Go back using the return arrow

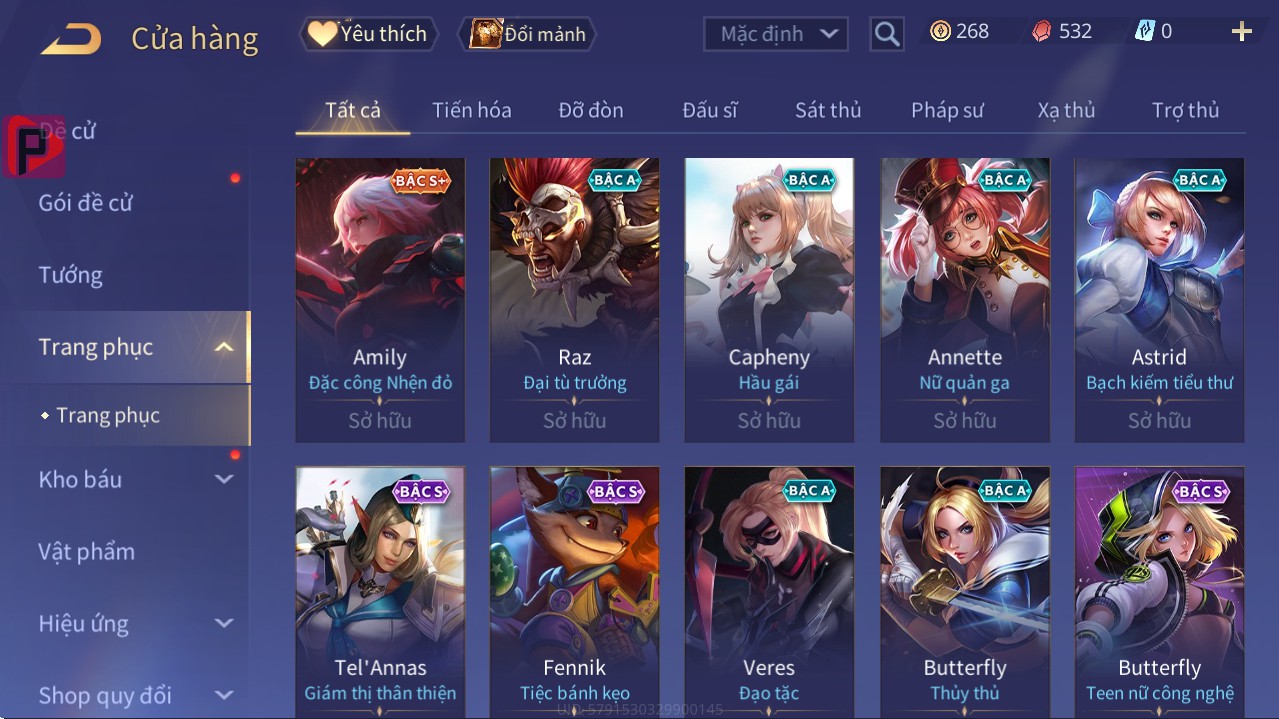click(x=71, y=39)
